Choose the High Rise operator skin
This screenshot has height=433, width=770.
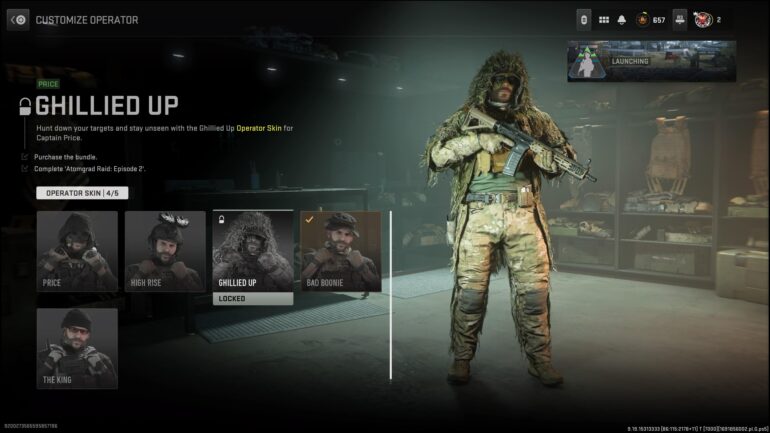(x=165, y=251)
